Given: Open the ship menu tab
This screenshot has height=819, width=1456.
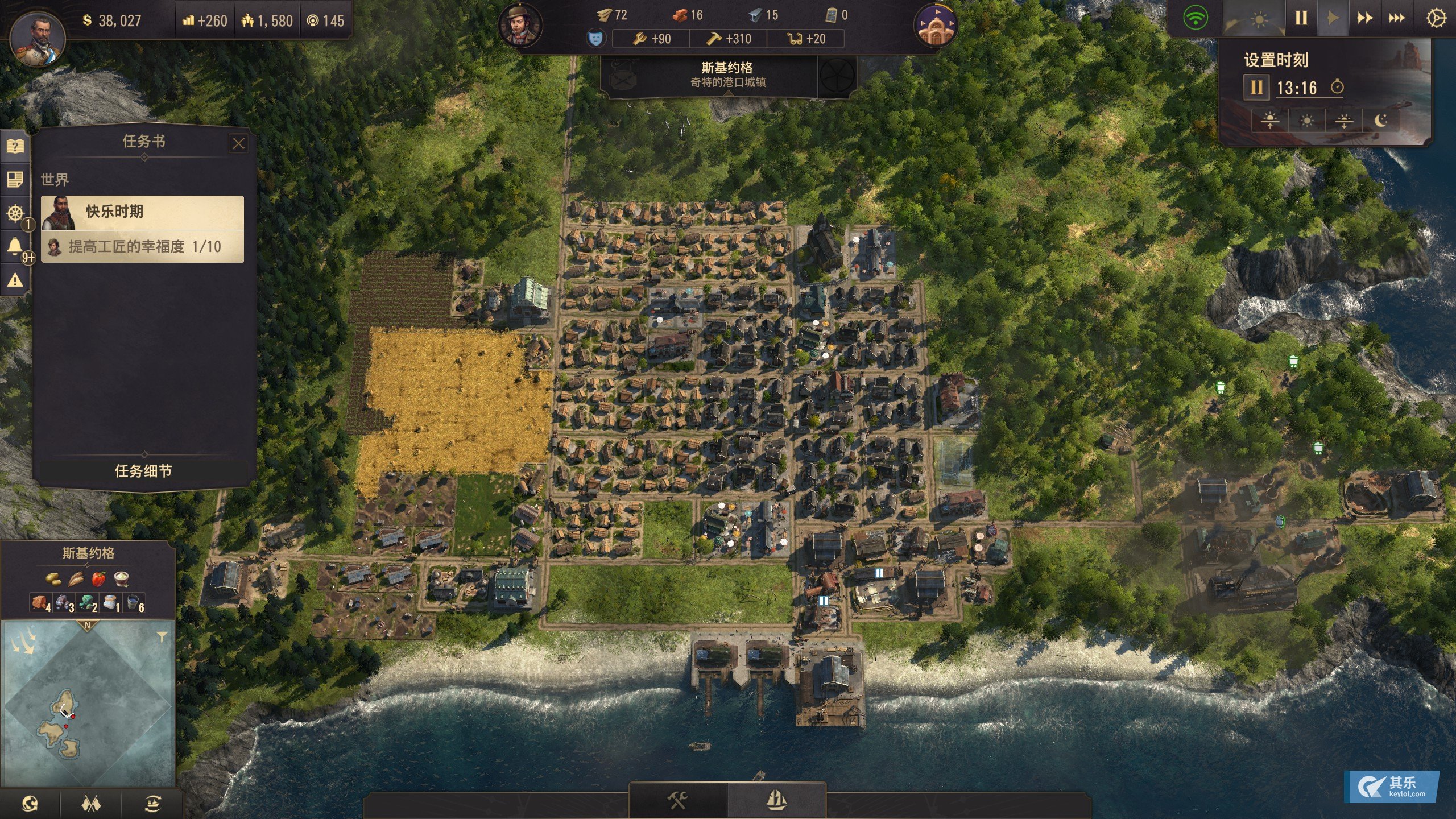Looking at the screenshot, I should (x=776, y=801).
